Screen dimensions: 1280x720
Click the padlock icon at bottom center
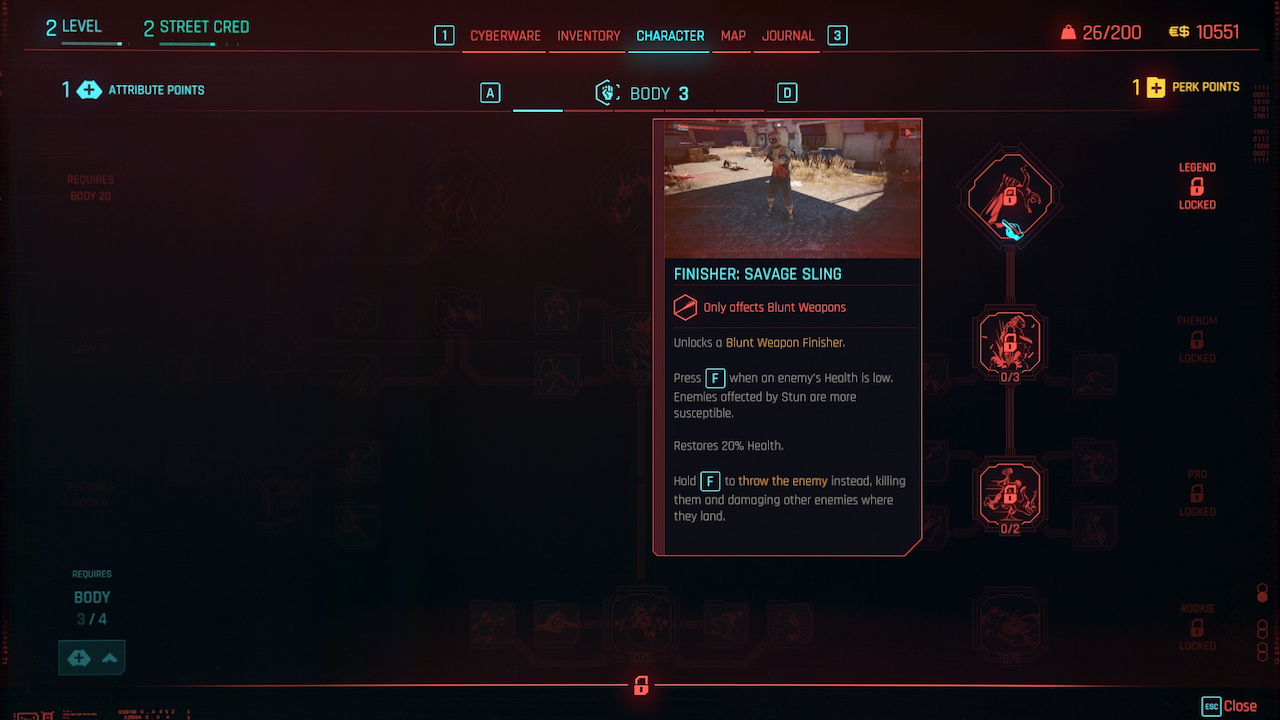click(x=639, y=686)
